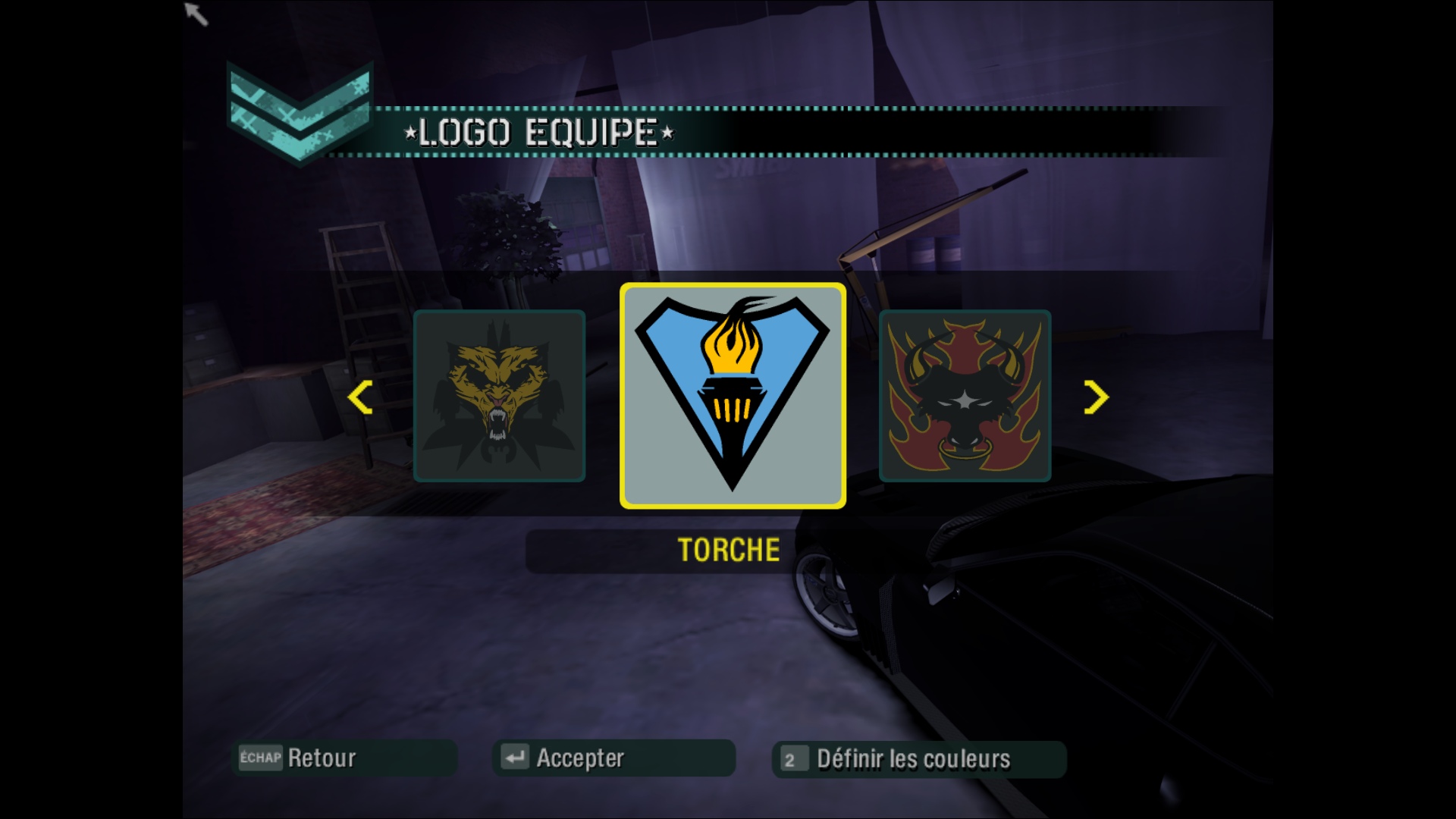Show the next team logo with right arrow

pos(1096,397)
